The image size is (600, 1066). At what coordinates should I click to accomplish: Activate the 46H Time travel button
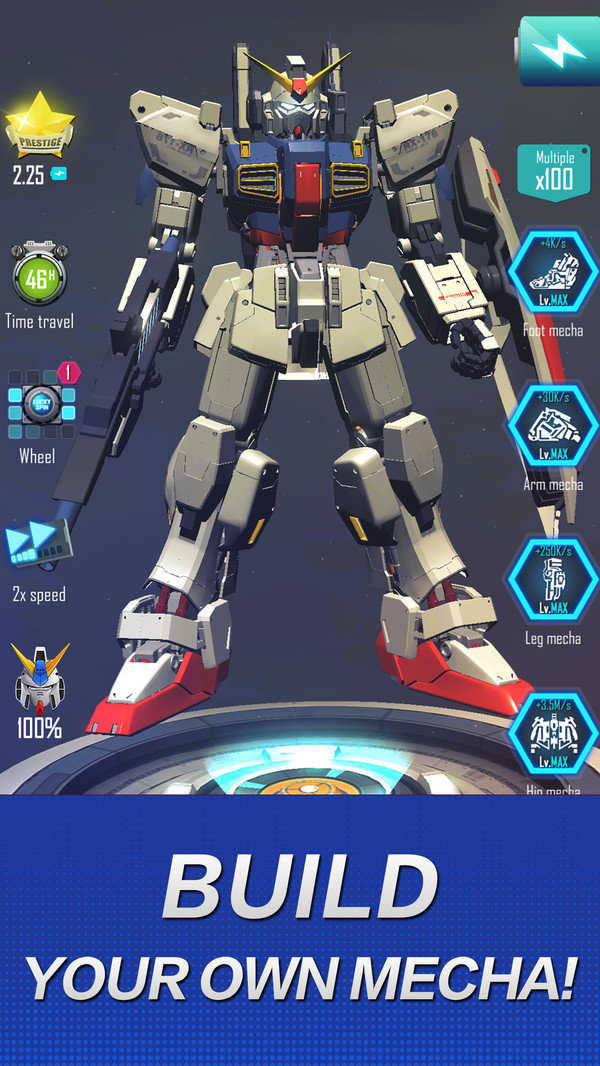coord(38,276)
